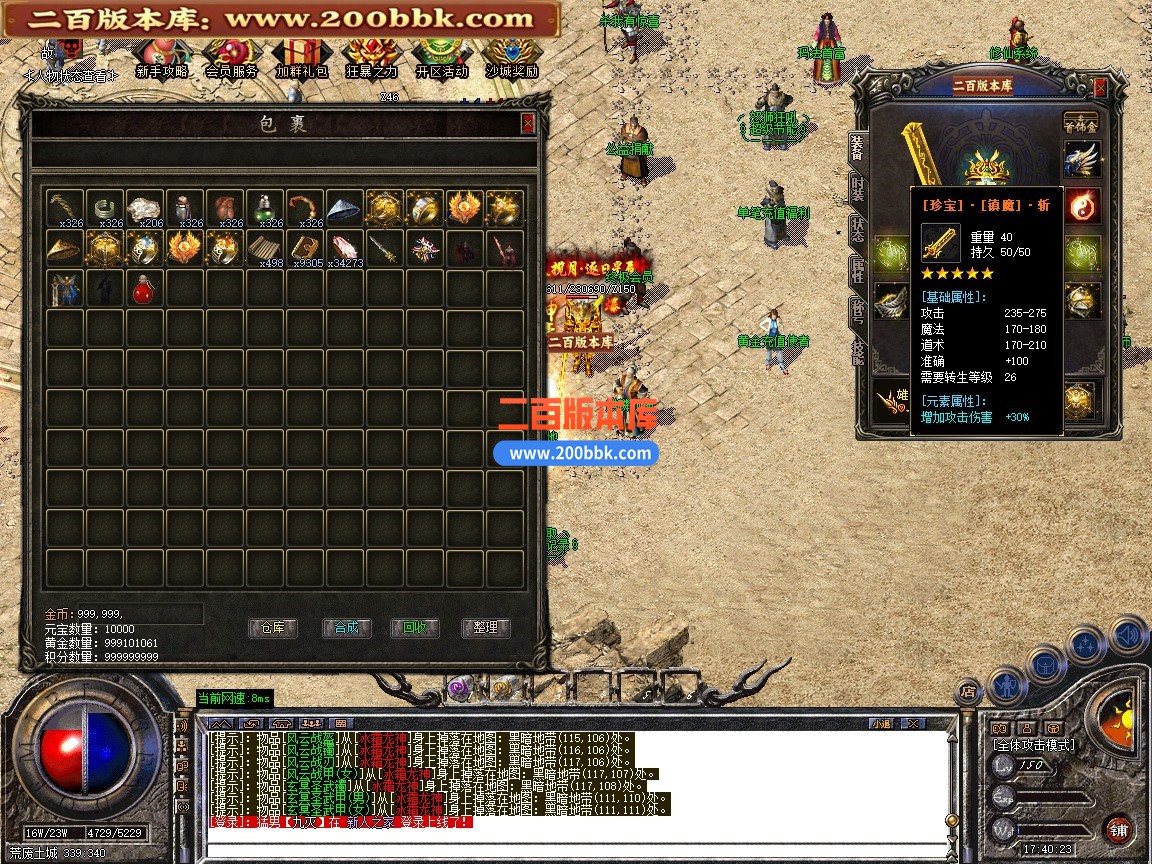Switch to the 属性 attributes tab

pos(857,268)
